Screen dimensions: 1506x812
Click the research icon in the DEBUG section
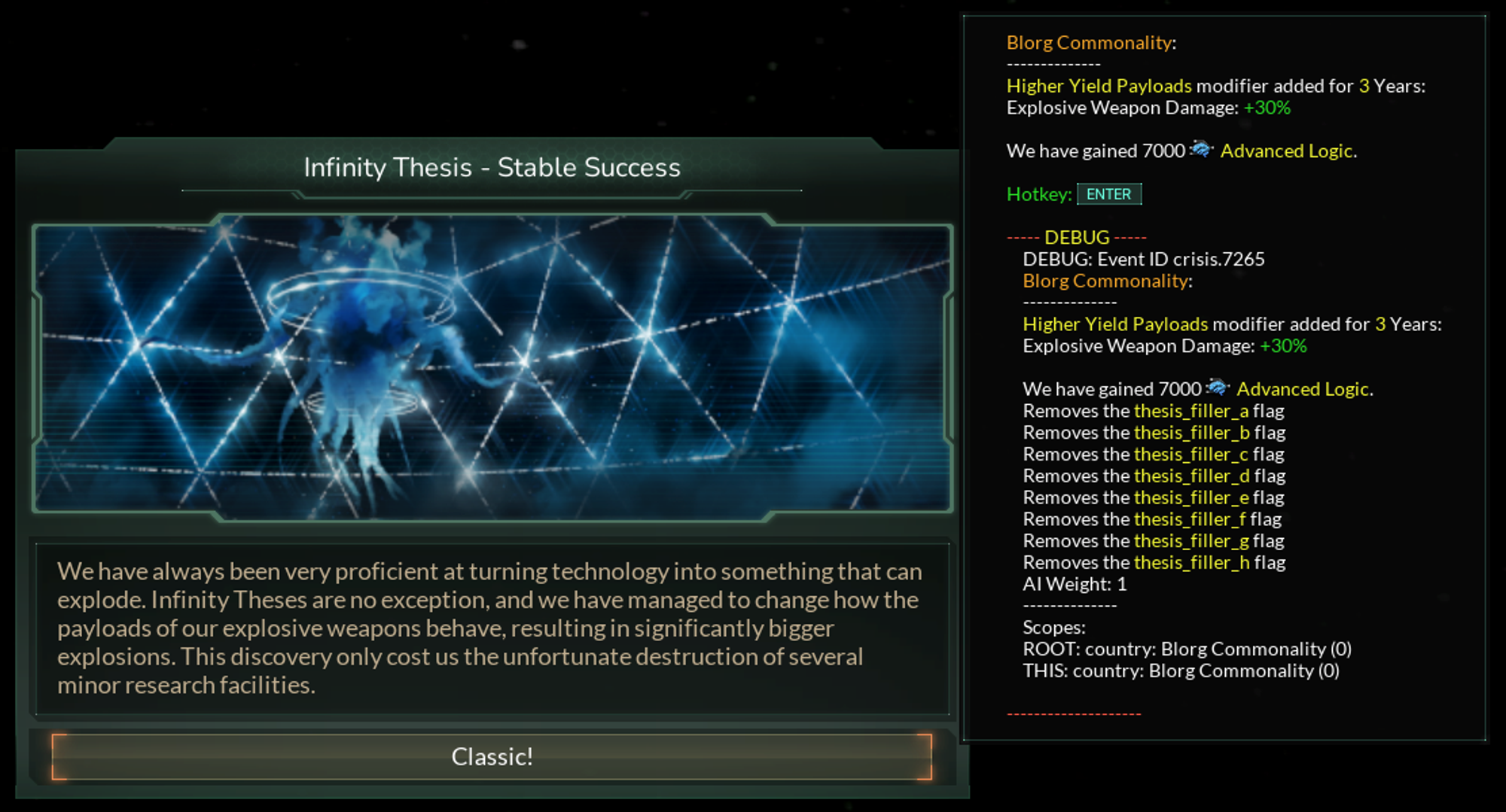(1218, 388)
